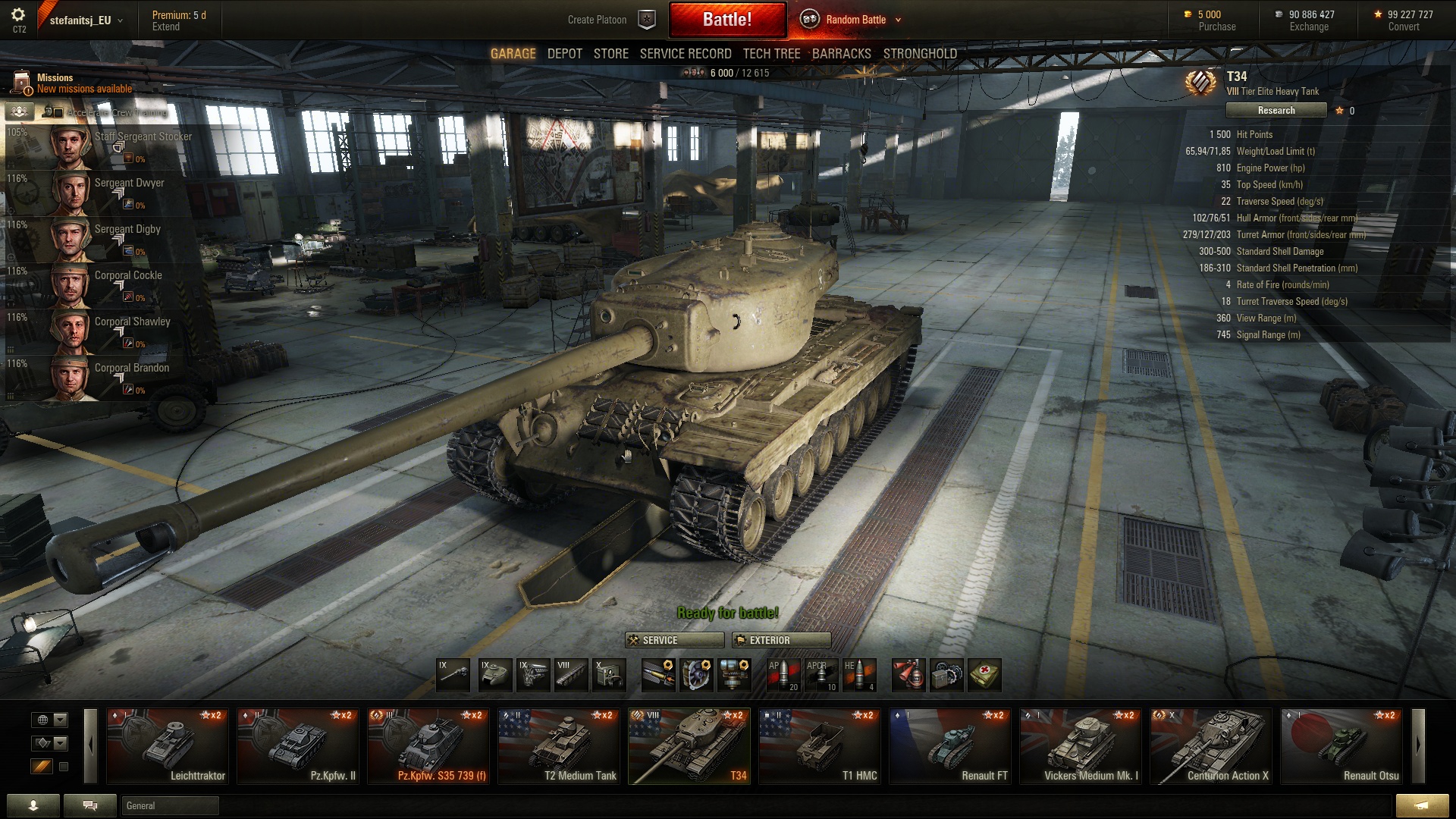View the Service Record tab
The height and width of the screenshot is (819, 1456).
tap(685, 54)
